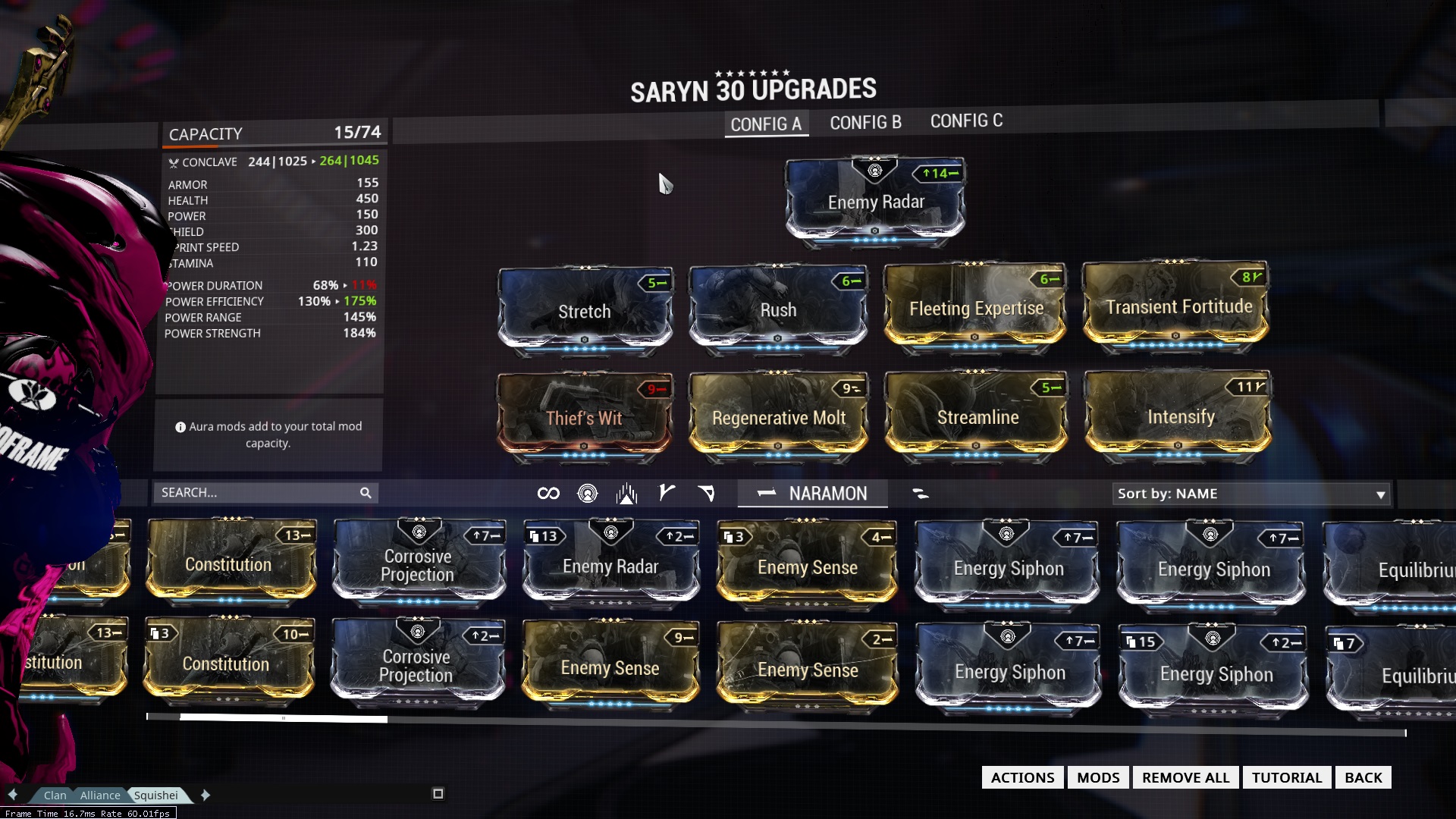This screenshot has width=1456, height=819.
Task: Switch to the Config B tab
Action: pos(865,123)
